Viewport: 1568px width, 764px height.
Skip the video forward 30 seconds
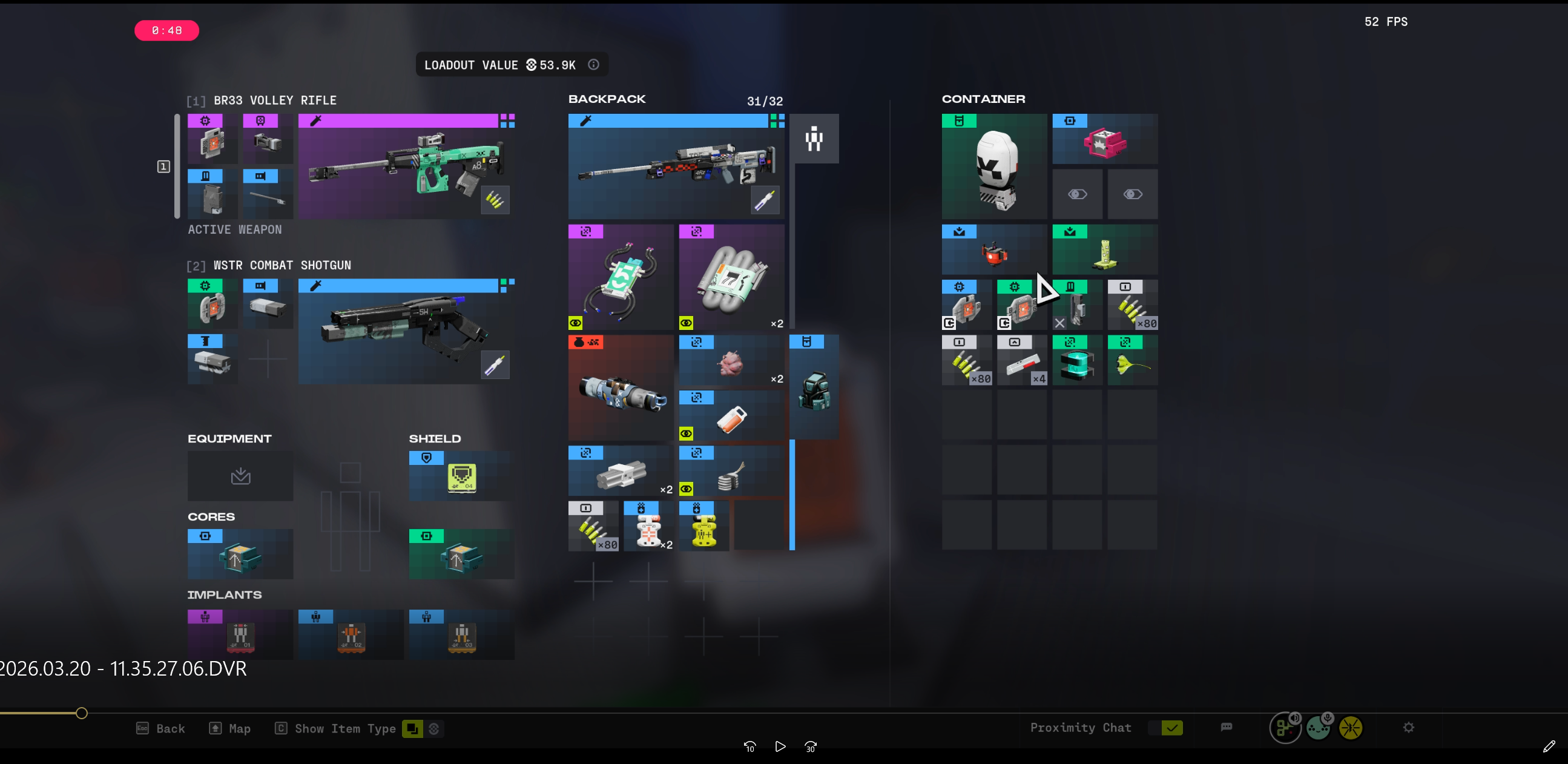811,747
